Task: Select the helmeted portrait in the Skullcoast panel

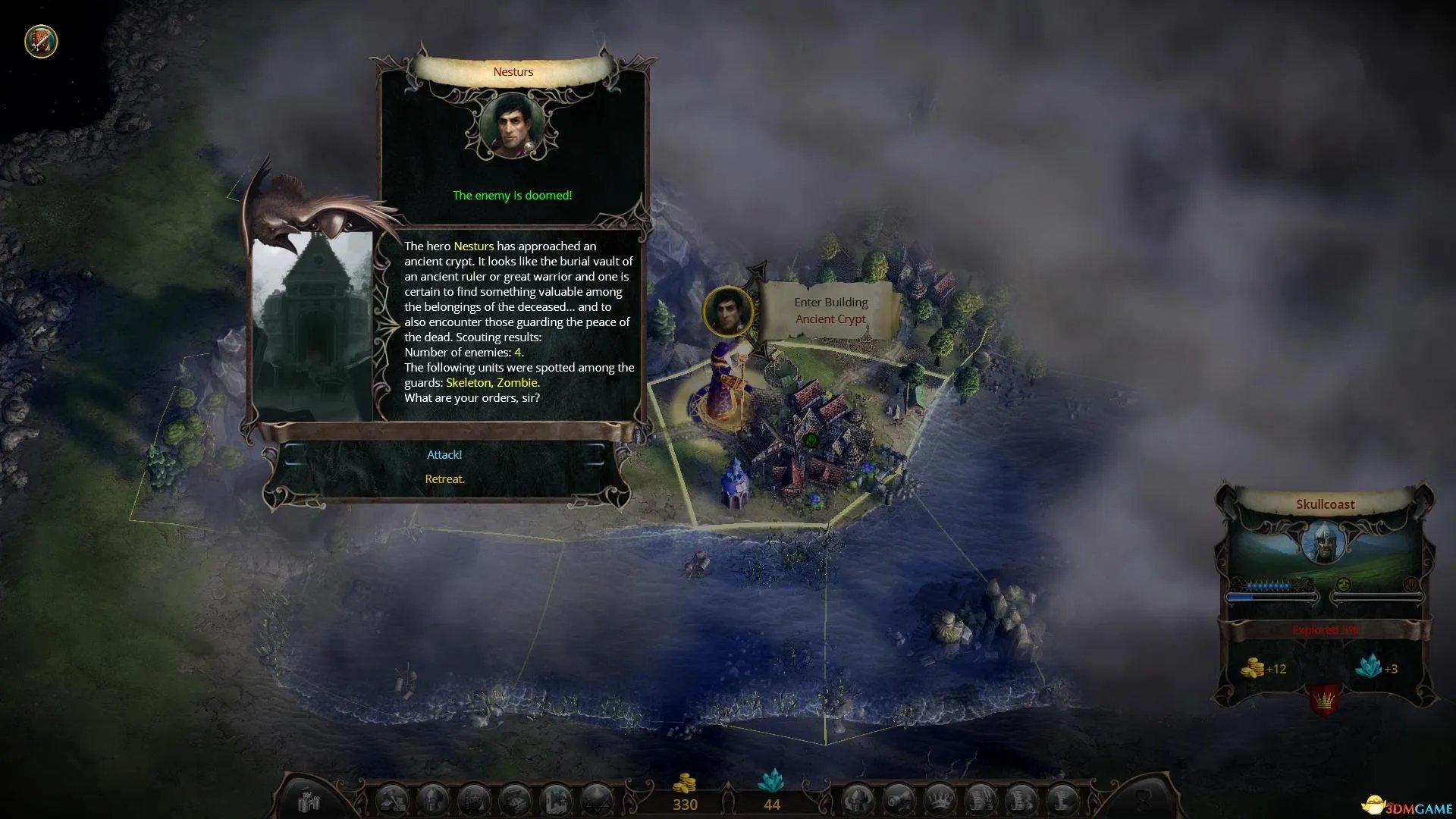Action: pos(1324,543)
